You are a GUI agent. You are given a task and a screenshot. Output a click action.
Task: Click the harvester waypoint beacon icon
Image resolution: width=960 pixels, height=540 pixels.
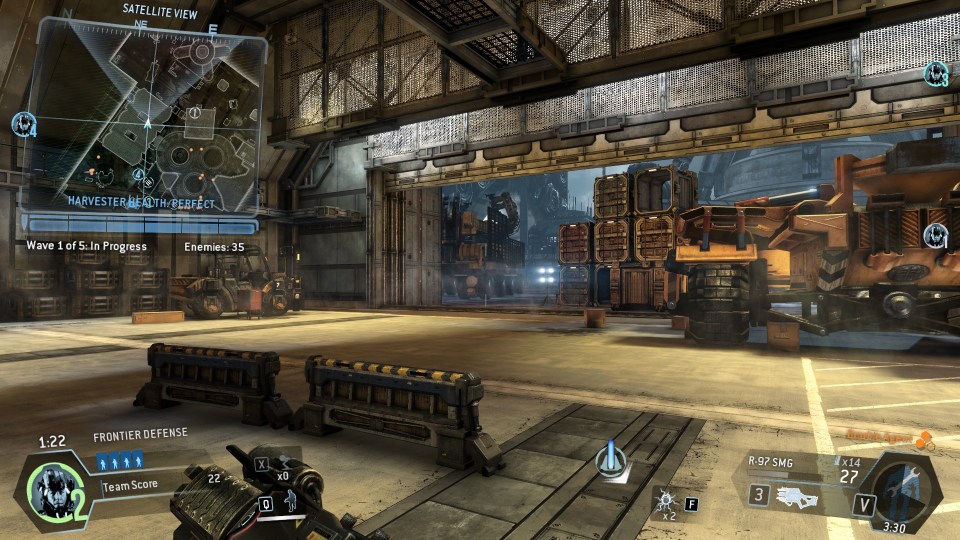tap(610, 461)
